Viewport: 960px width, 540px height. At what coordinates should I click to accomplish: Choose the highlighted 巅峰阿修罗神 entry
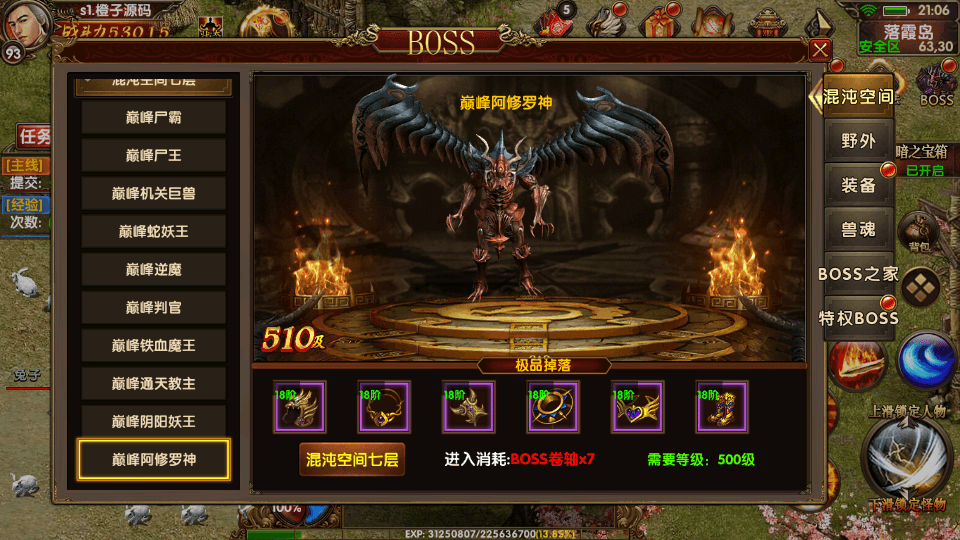(154, 460)
